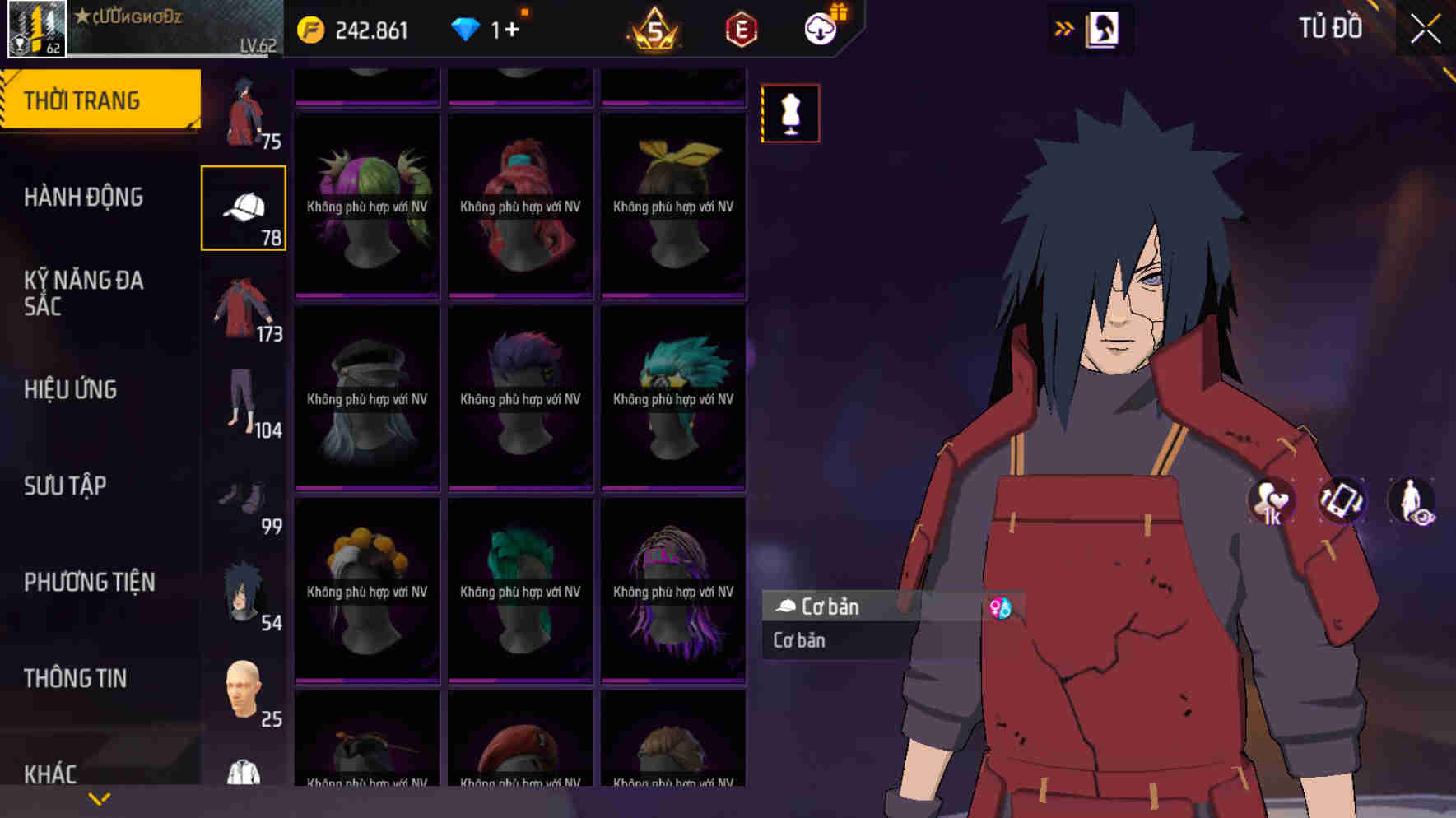1456x818 pixels.
Task: Select the cap category icon showing 78 items
Action: click(243, 206)
